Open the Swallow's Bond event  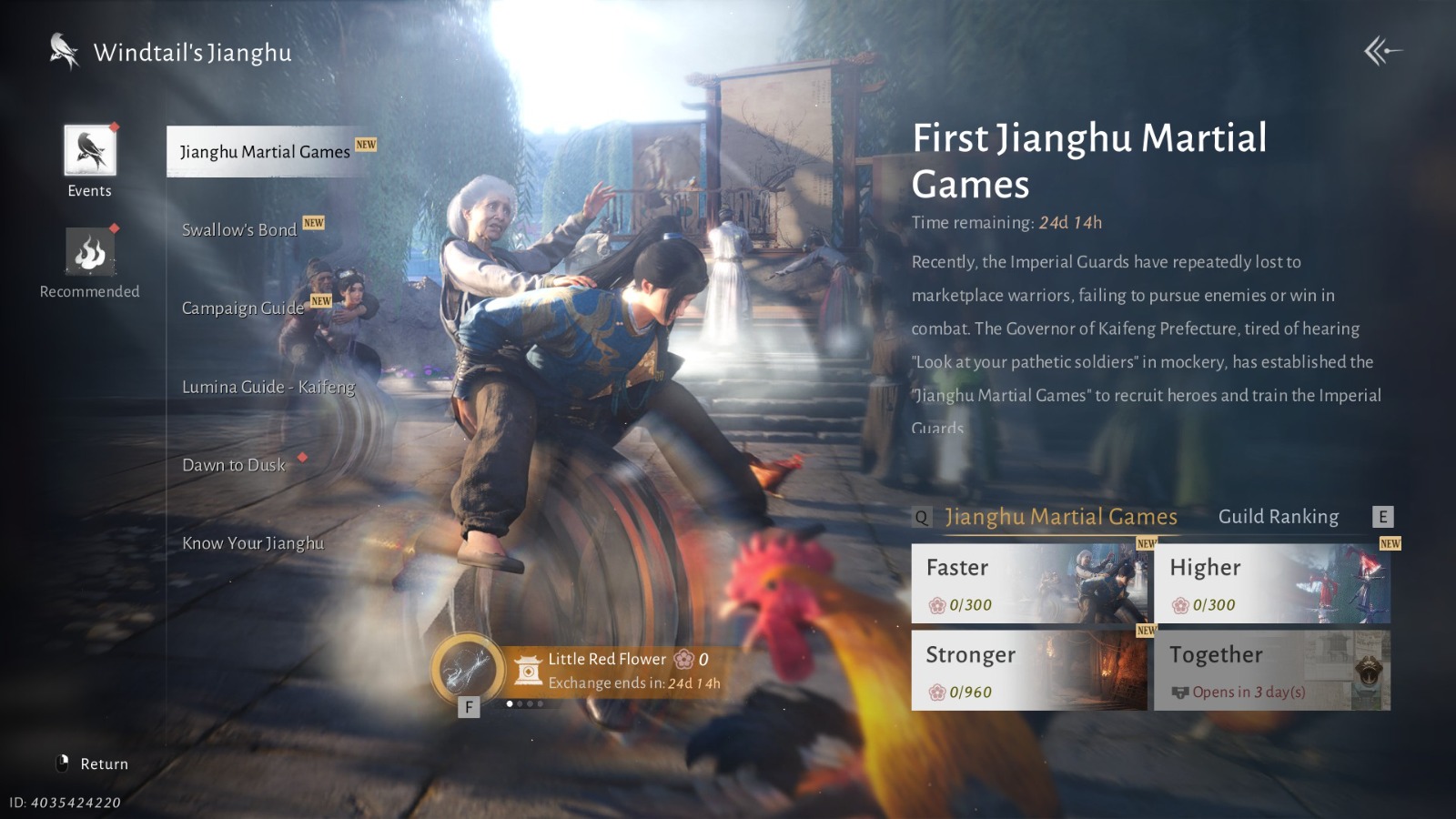pyautogui.click(x=239, y=230)
